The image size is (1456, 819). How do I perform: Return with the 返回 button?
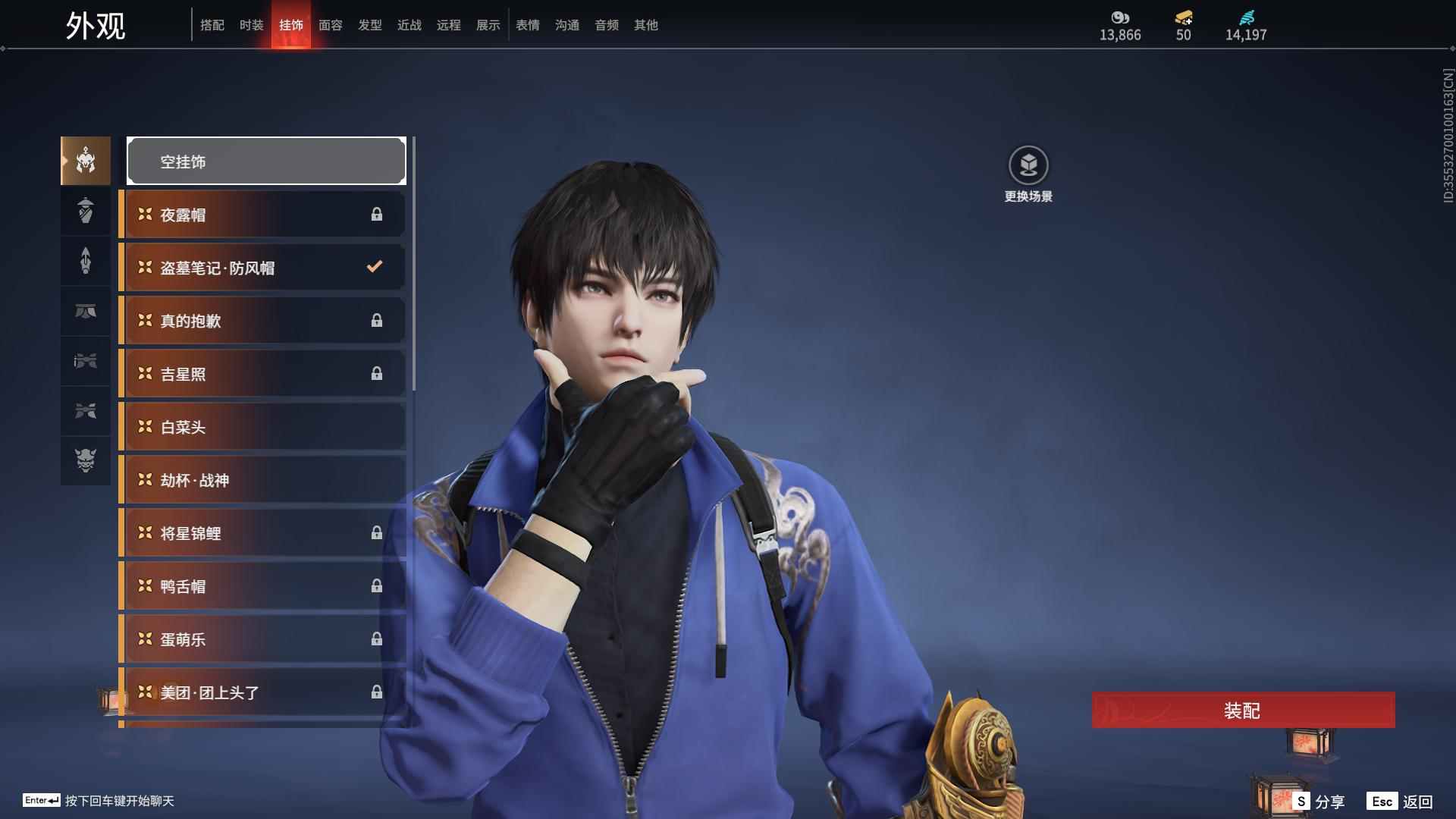(x=1401, y=802)
